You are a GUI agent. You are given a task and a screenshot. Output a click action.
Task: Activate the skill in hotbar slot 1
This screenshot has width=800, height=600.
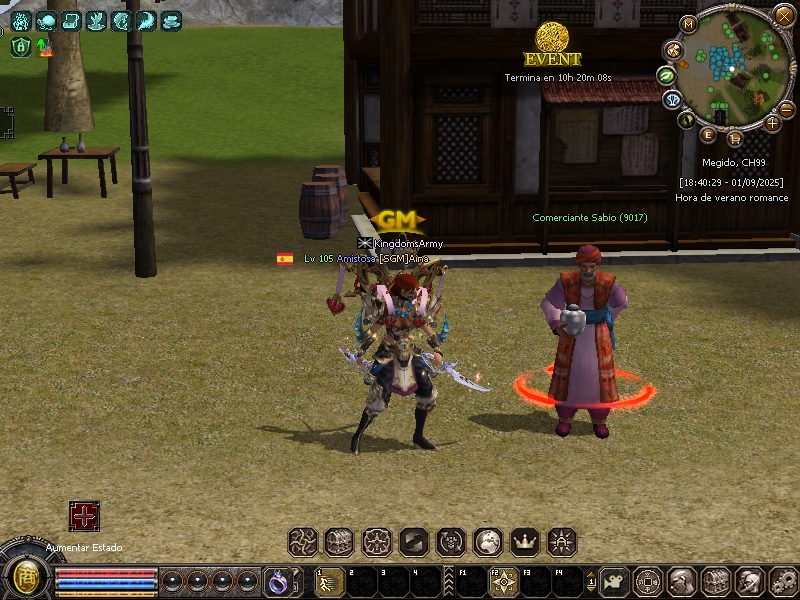coord(329,582)
